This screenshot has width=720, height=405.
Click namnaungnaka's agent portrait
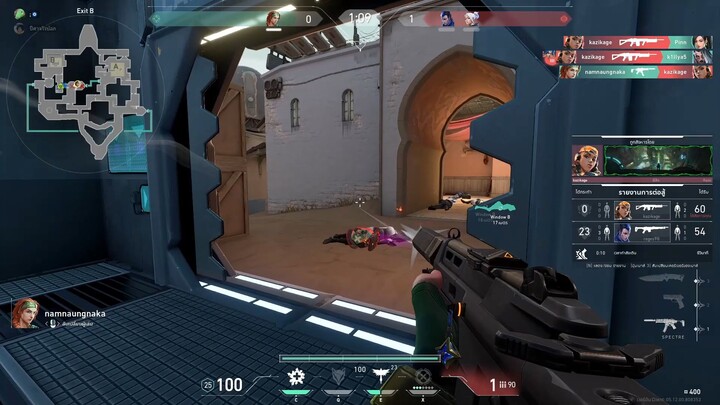point(26,313)
